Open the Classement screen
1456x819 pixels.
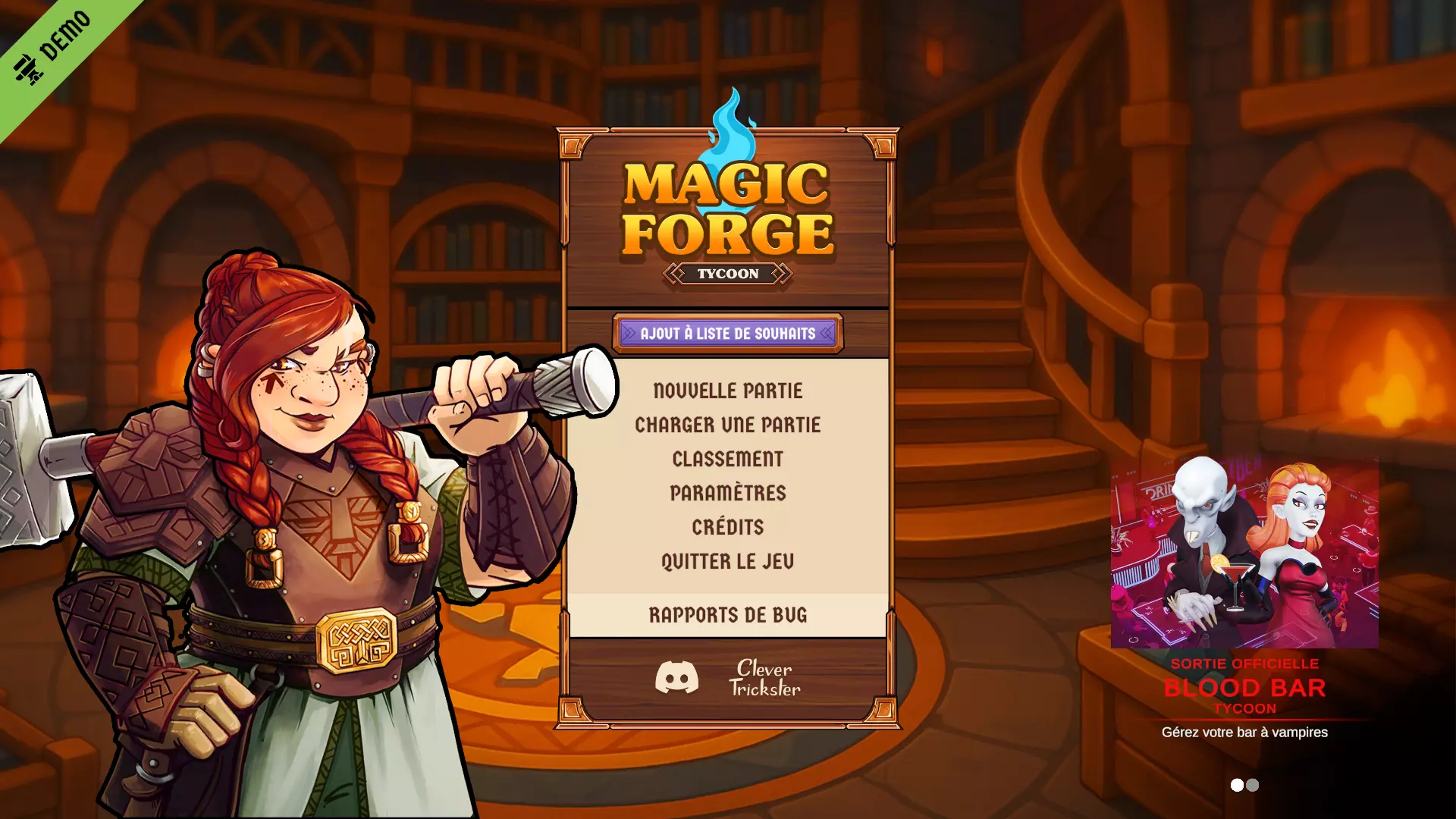[727, 459]
